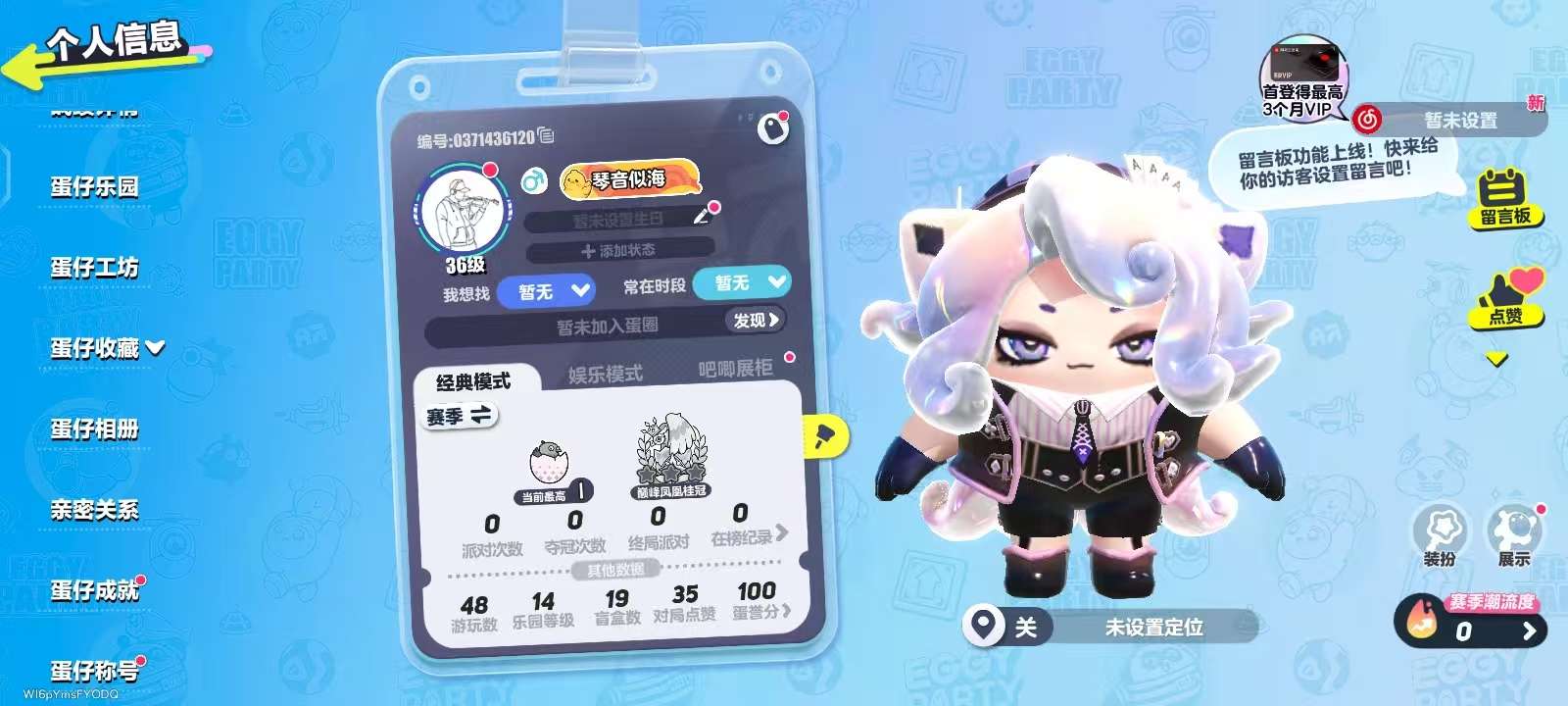Screen dimensions: 1568x706
Task: Open the 常在时段 dropdown showing 暂无
Action: point(741,285)
